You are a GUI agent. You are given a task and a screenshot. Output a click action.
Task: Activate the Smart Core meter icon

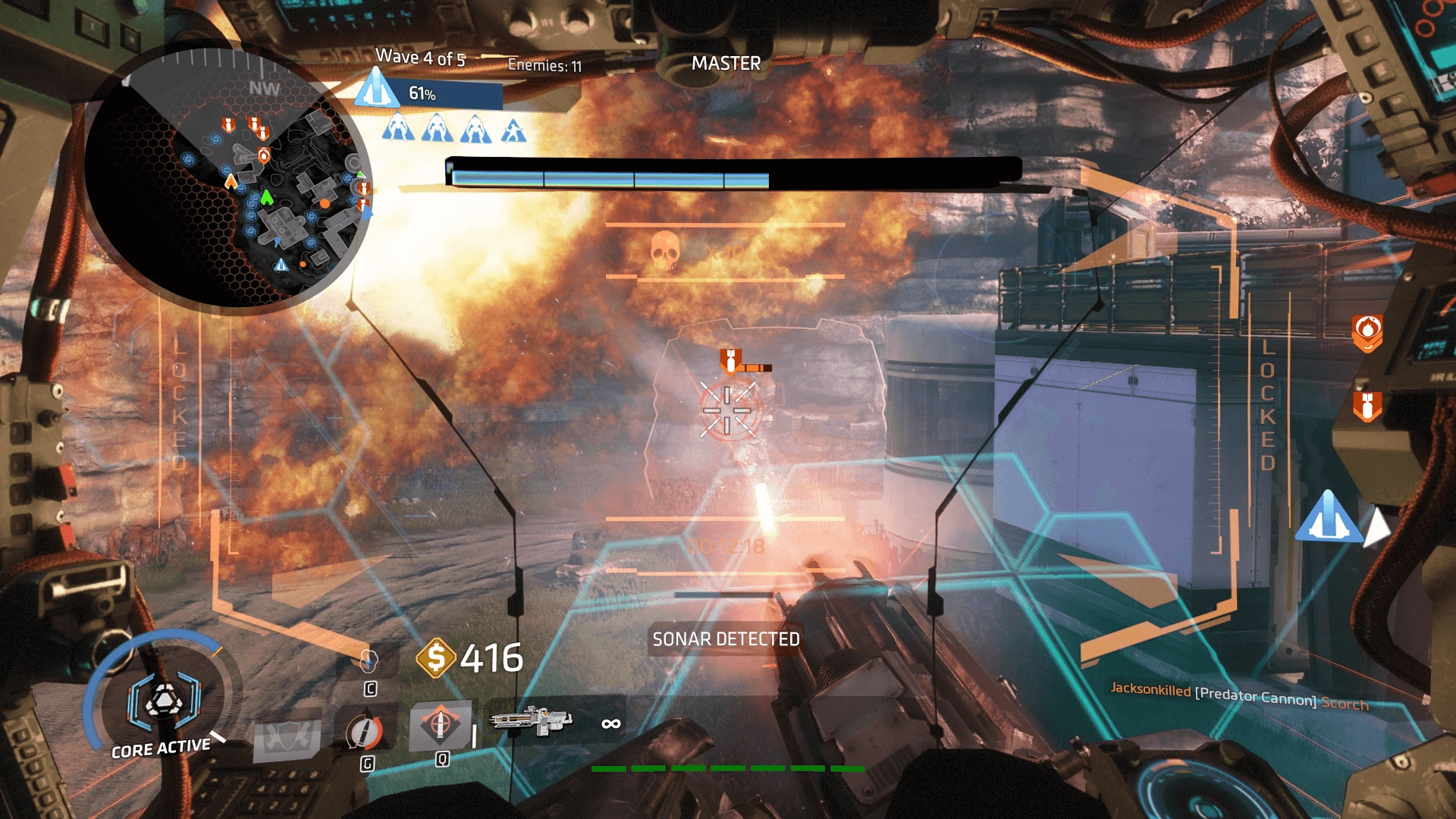[163, 699]
